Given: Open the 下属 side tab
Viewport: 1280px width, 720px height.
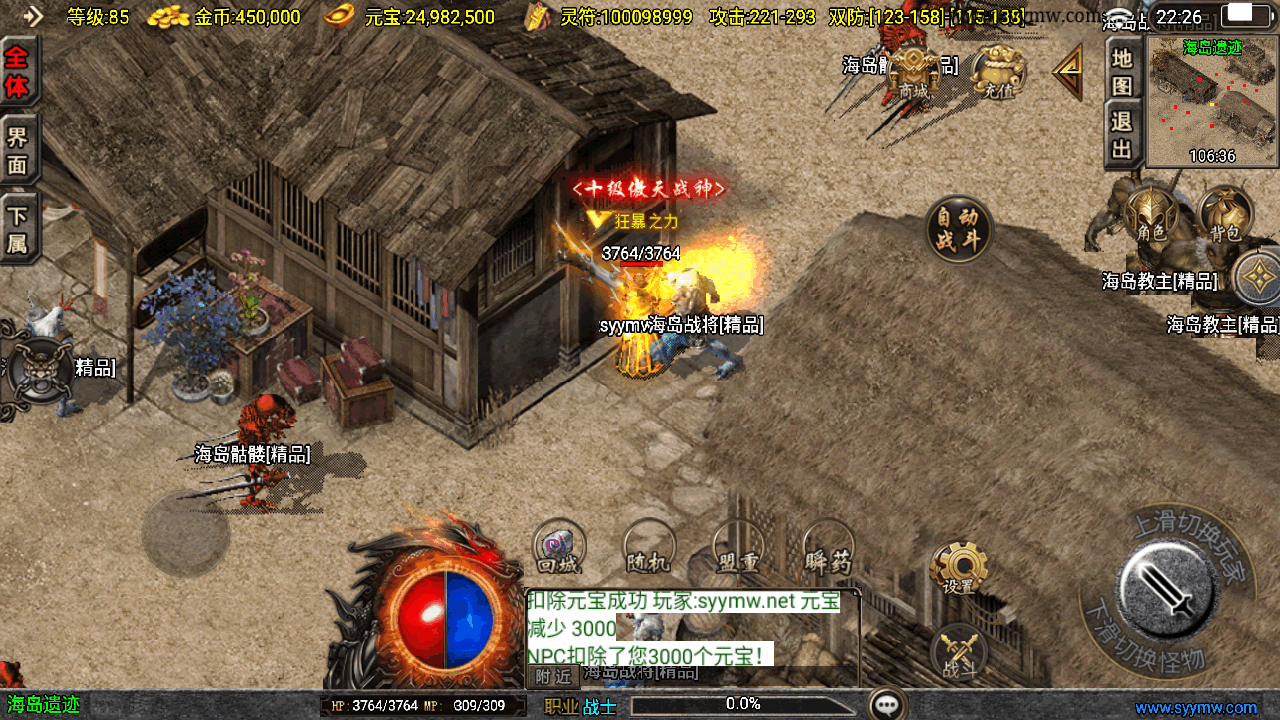Looking at the screenshot, I should point(18,229).
